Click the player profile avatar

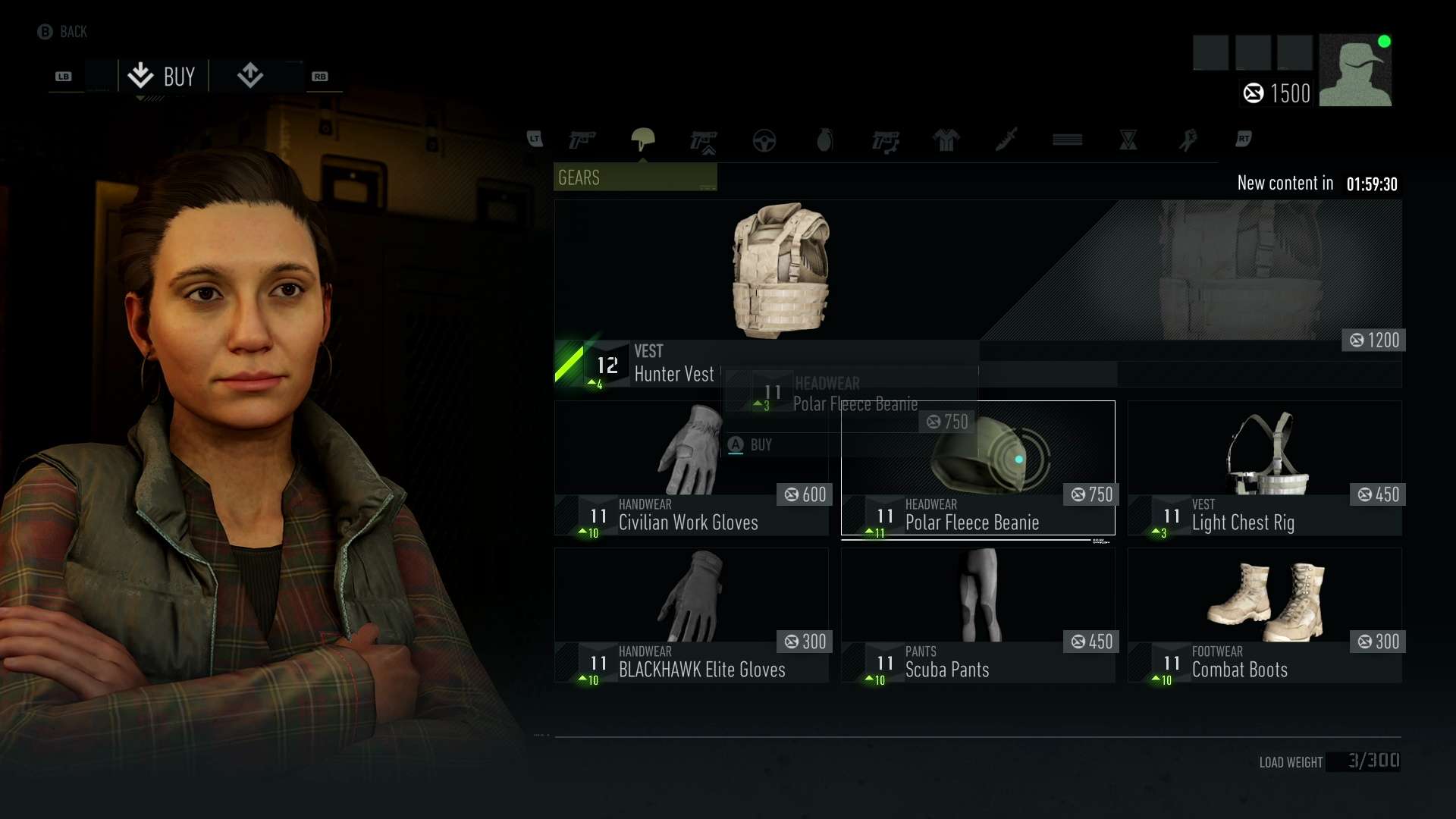pos(1355,70)
